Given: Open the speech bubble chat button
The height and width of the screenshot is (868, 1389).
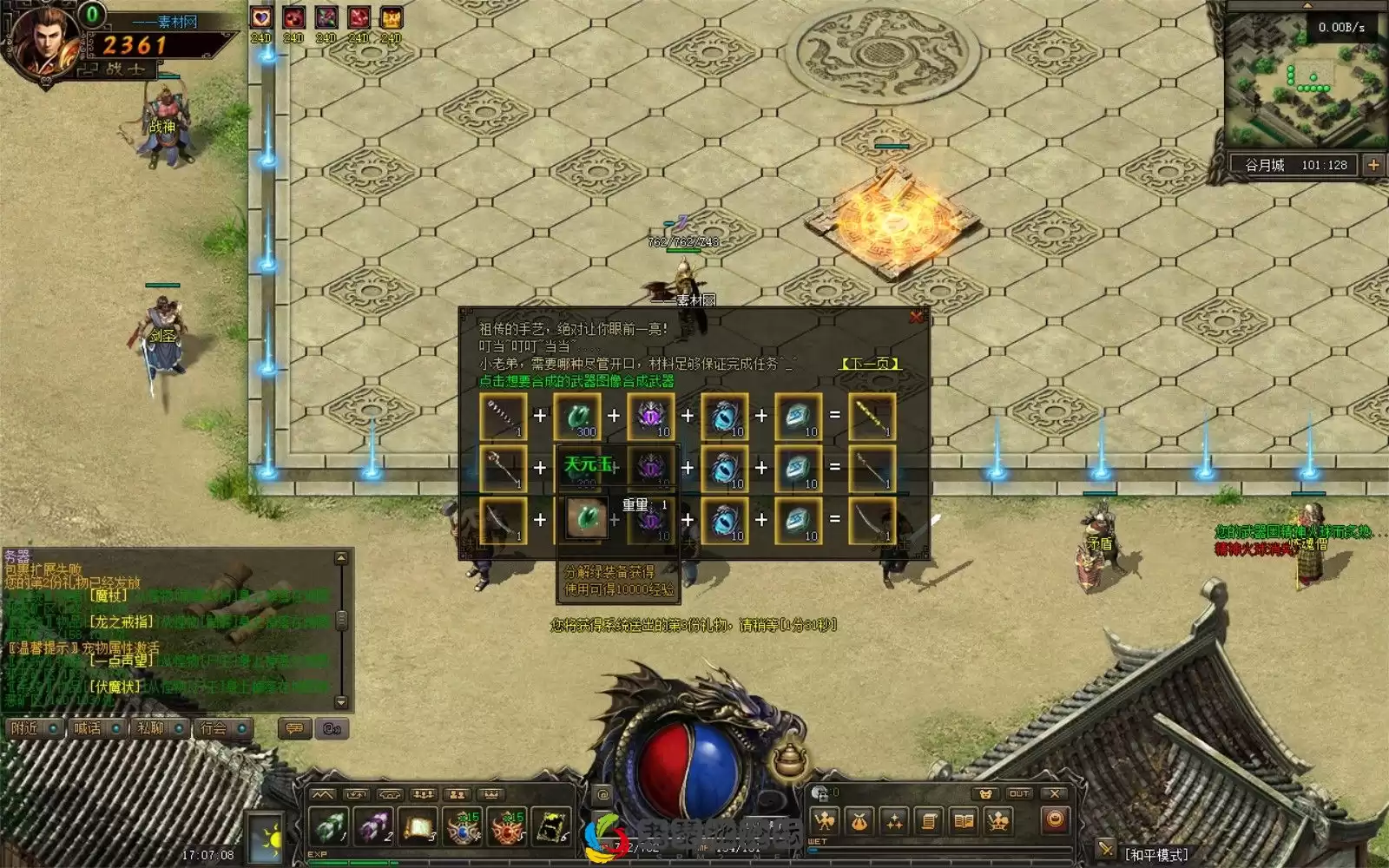Looking at the screenshot, I should [x=294, y=728].
